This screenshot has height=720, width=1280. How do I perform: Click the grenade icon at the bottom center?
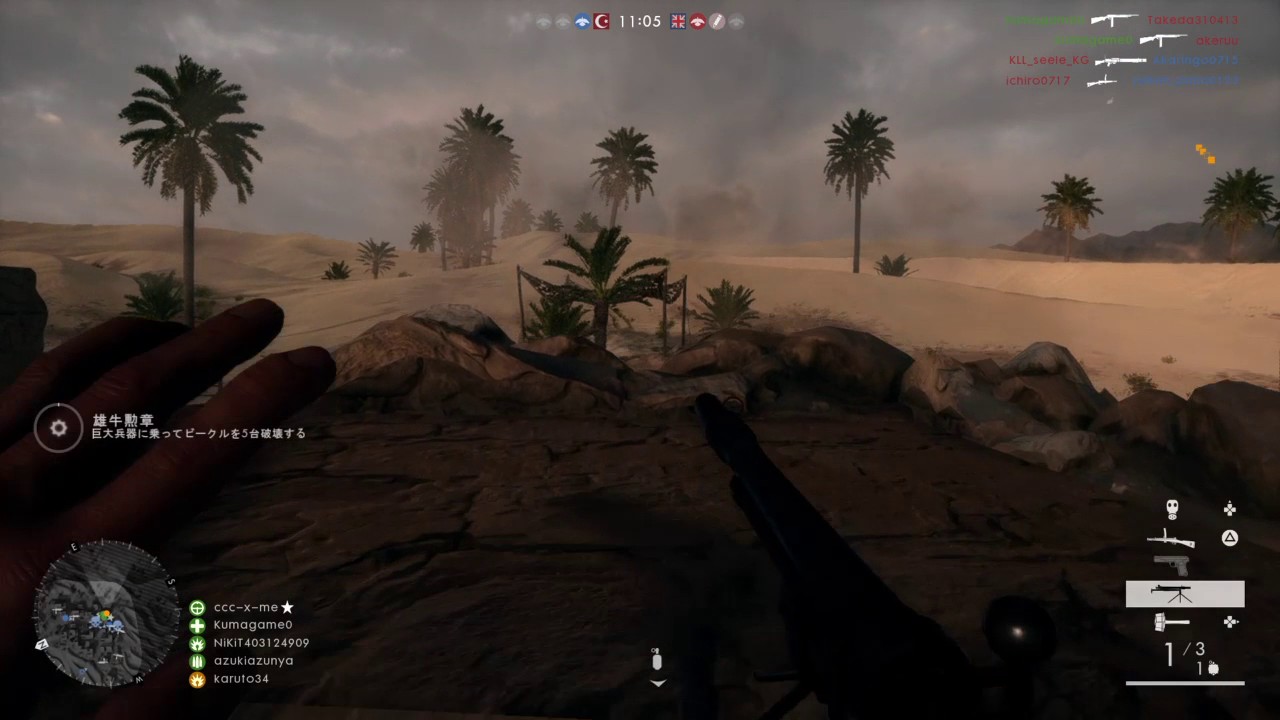[x=657, y=659]
